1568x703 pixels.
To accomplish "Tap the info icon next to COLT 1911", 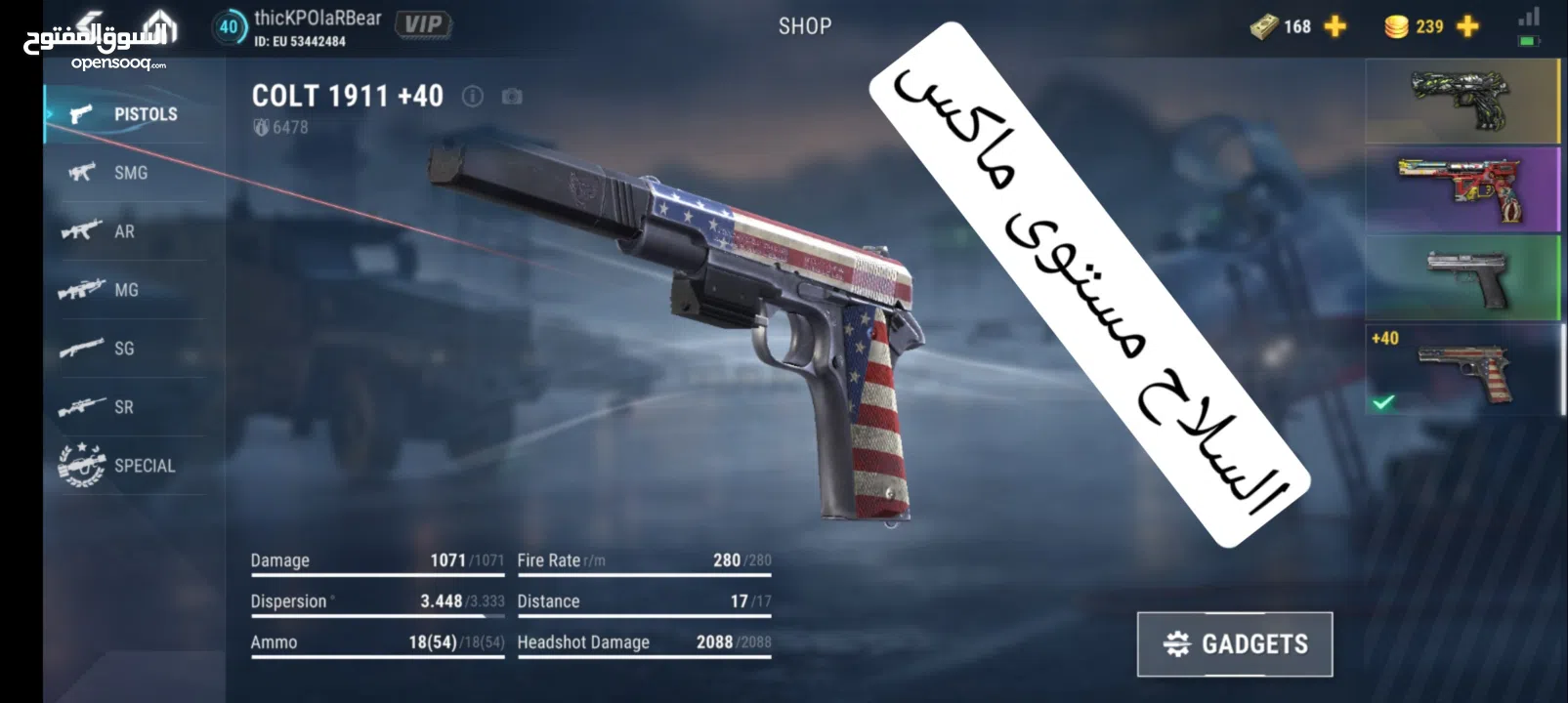I will pyautogui.click(x=475, y=97).
